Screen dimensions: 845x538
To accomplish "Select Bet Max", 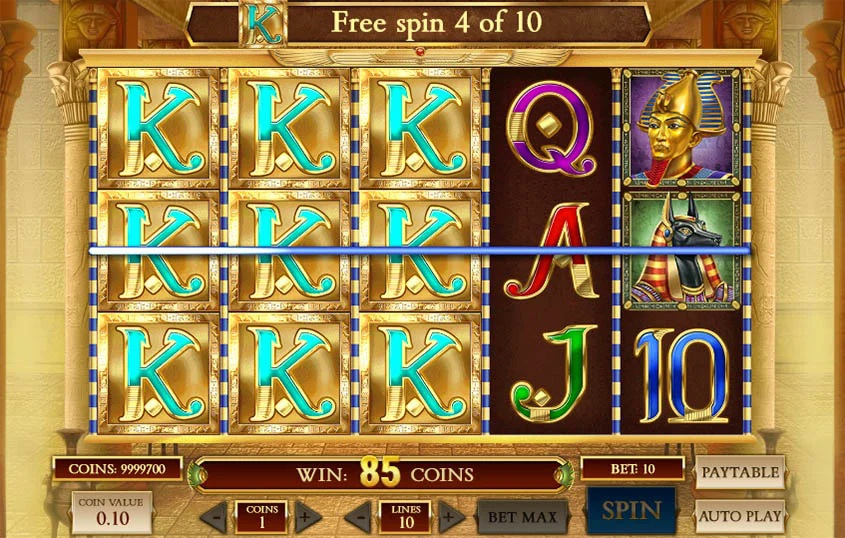I will [x=522, y=517].
